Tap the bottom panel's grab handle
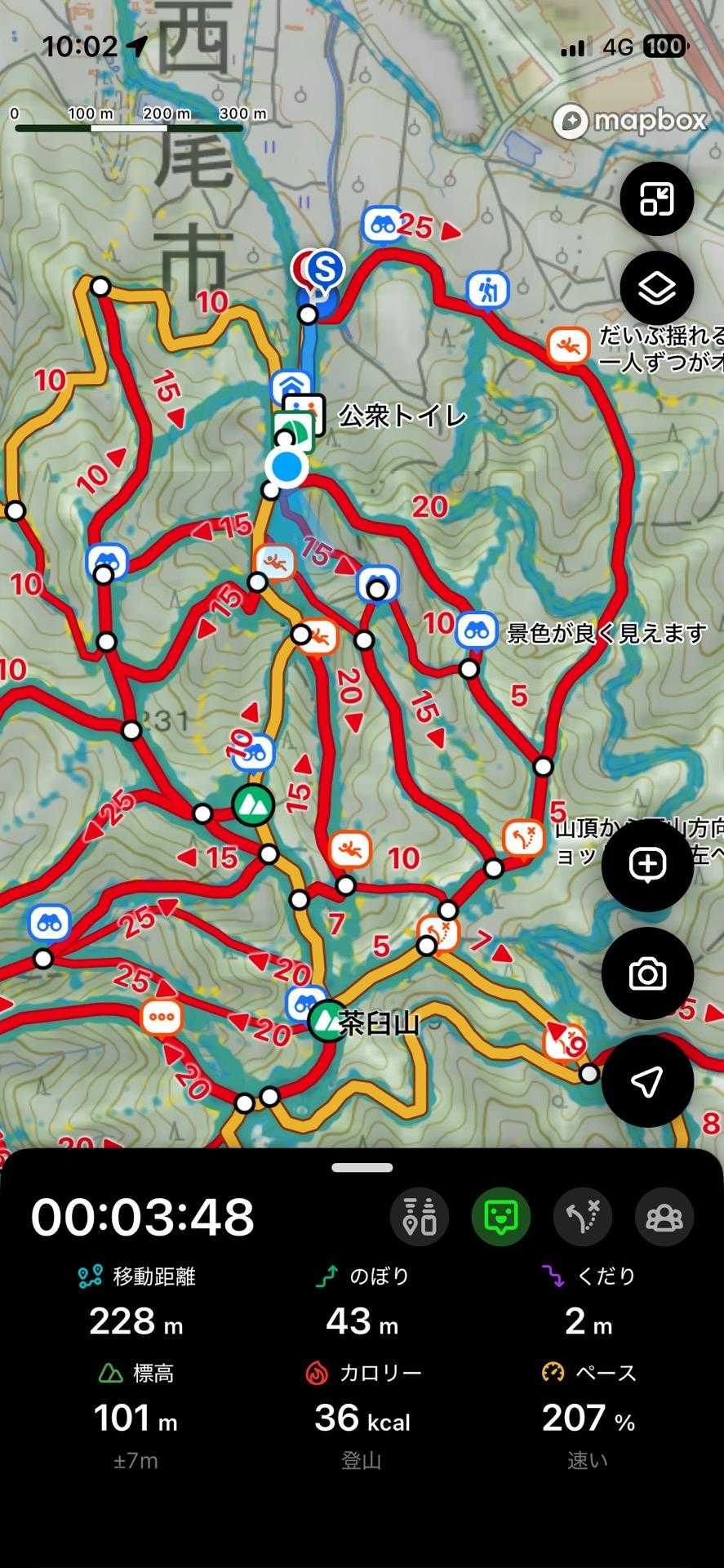724x1568 pixels. coord(362,1168)
